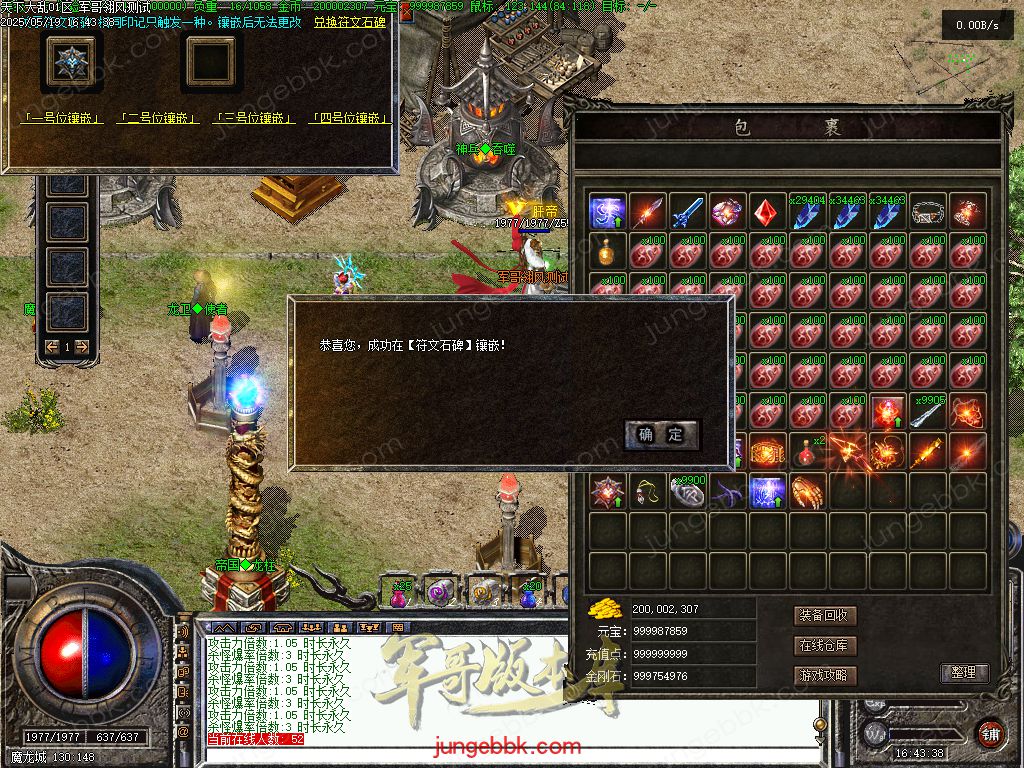Choose the slot four inlay option
Screen dimensions: 1024x768
click(x=349, y=118)
